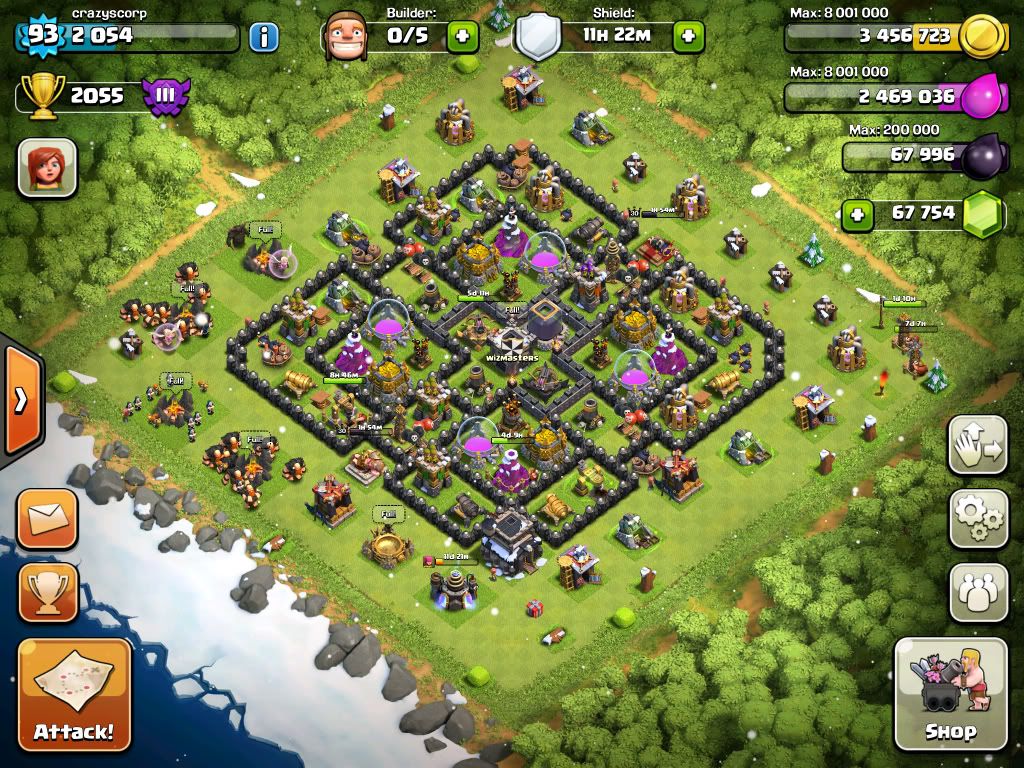Viewport: 1024px width, 768px height.
Task: Expand the orange side chat arrow
Action: point(20,399)
